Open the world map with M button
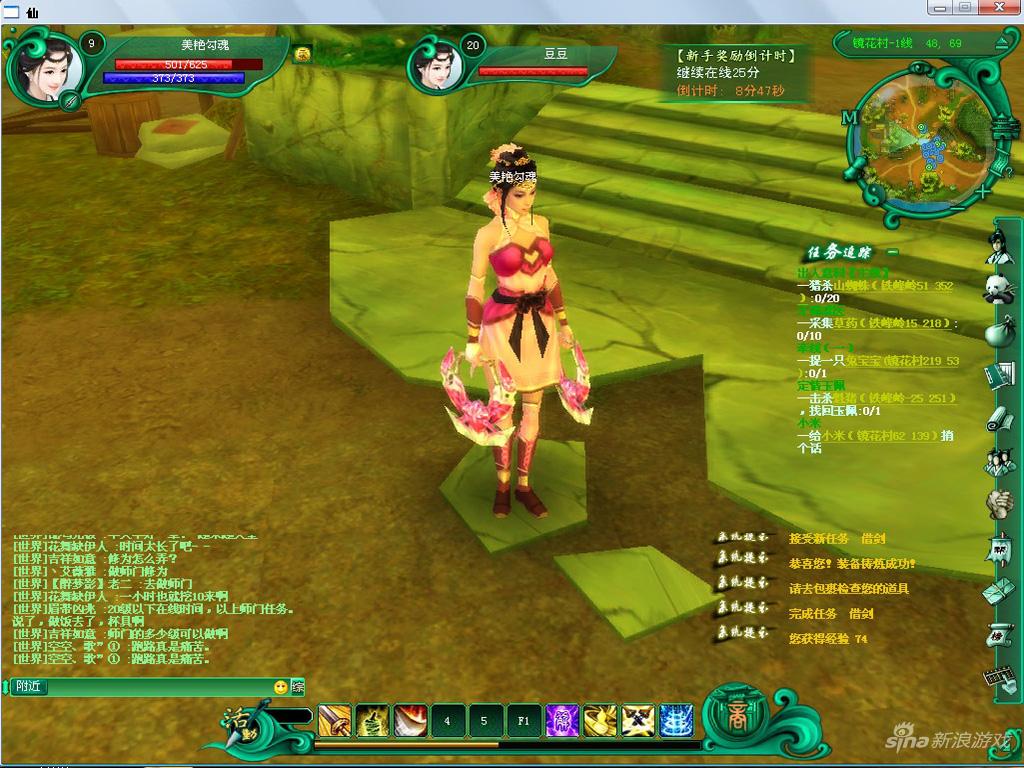This screenshot has width=1024, height=768. [850, 118]
